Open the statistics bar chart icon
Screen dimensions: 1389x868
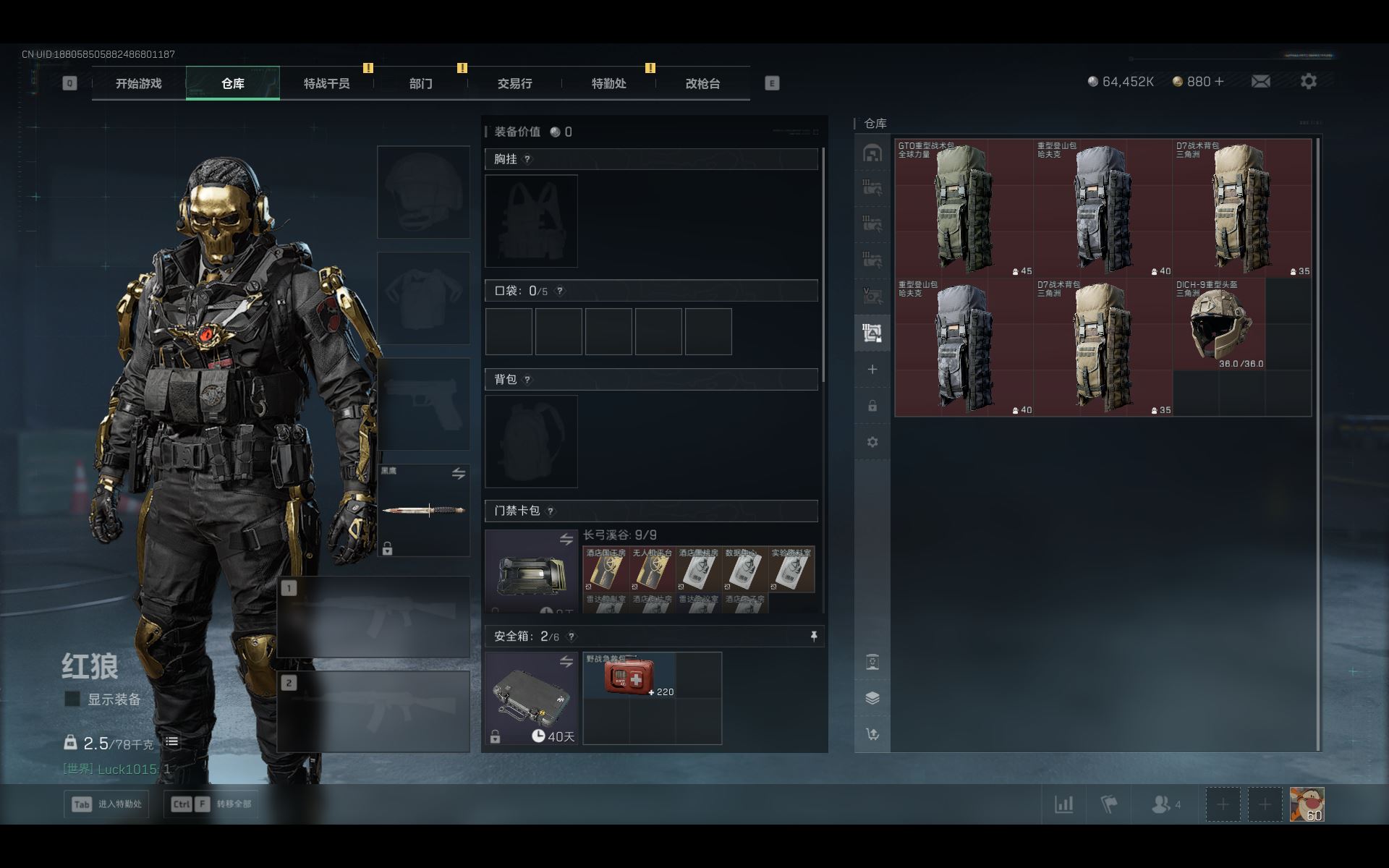(x=1063, y=804)
